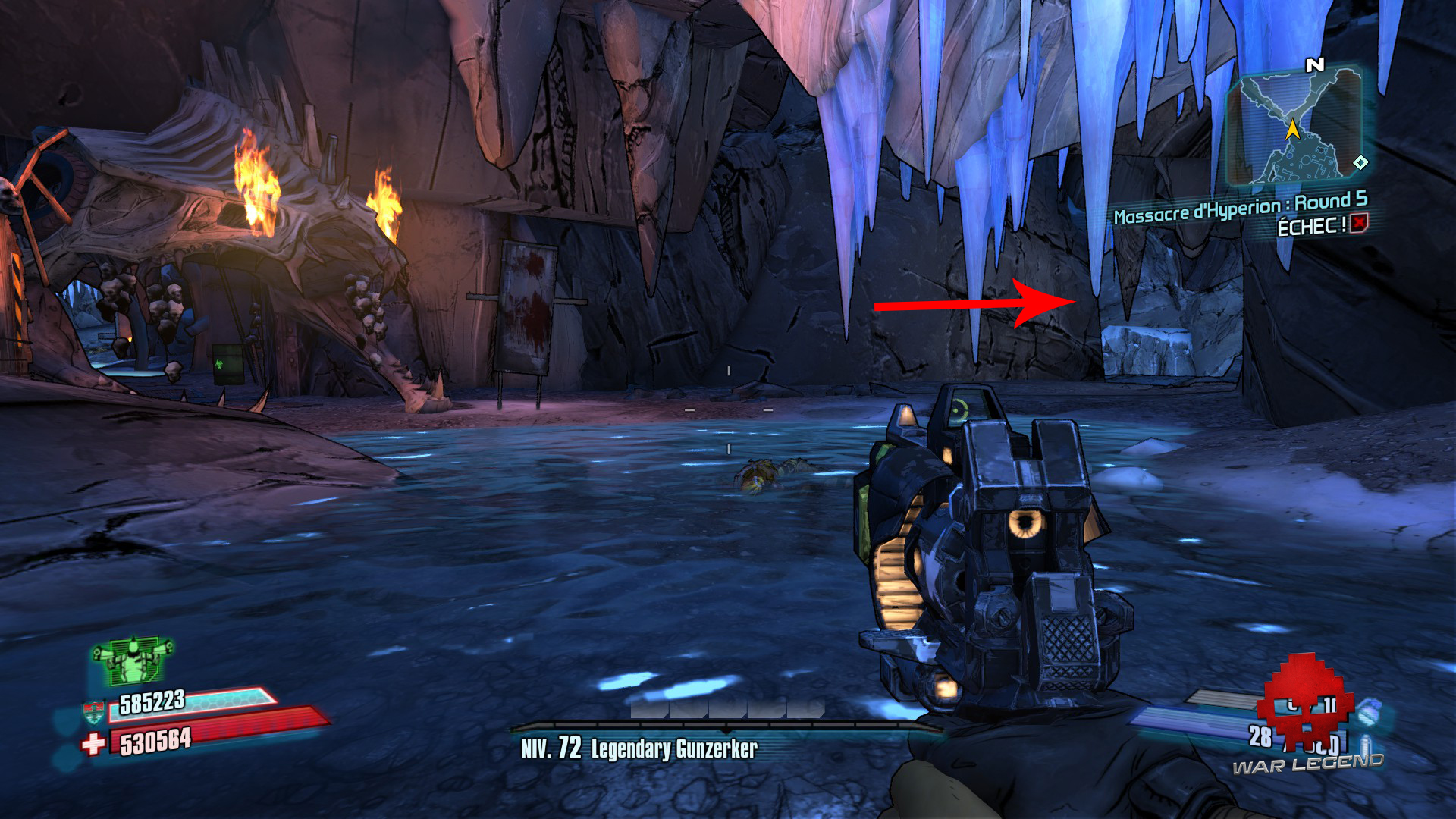
Task: Click the WAR LEGEND watermark text
Action: click(1308, 764)
